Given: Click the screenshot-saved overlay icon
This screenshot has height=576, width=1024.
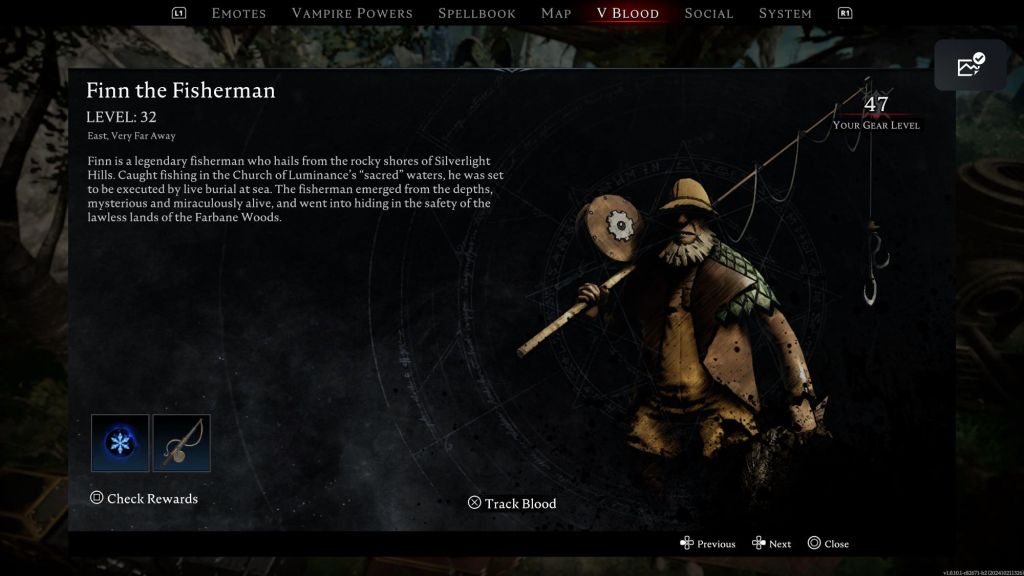Looking at the screenshot, I should point(971,66).
